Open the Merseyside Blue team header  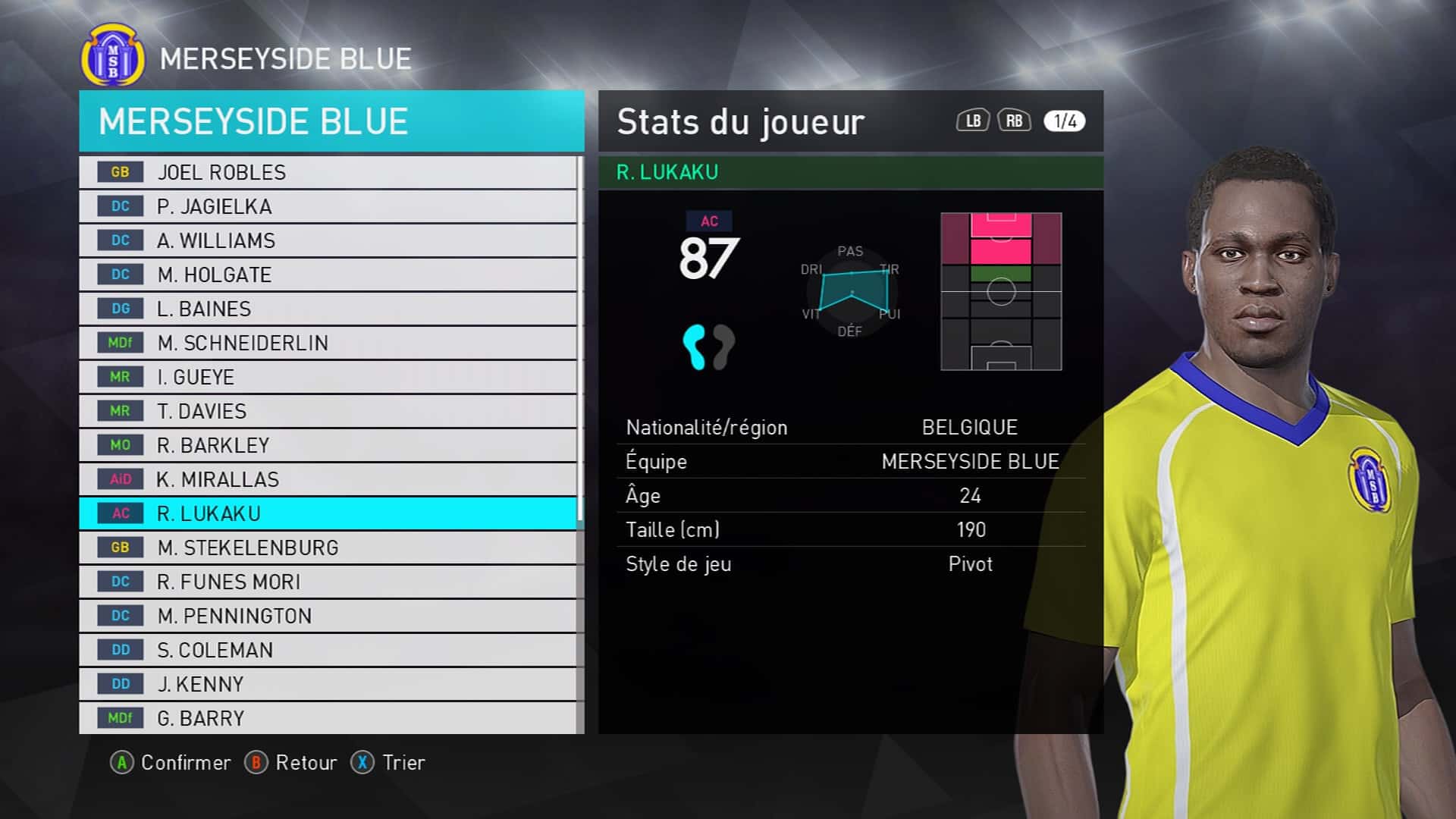pyautogui.click(x=331, y=121)
